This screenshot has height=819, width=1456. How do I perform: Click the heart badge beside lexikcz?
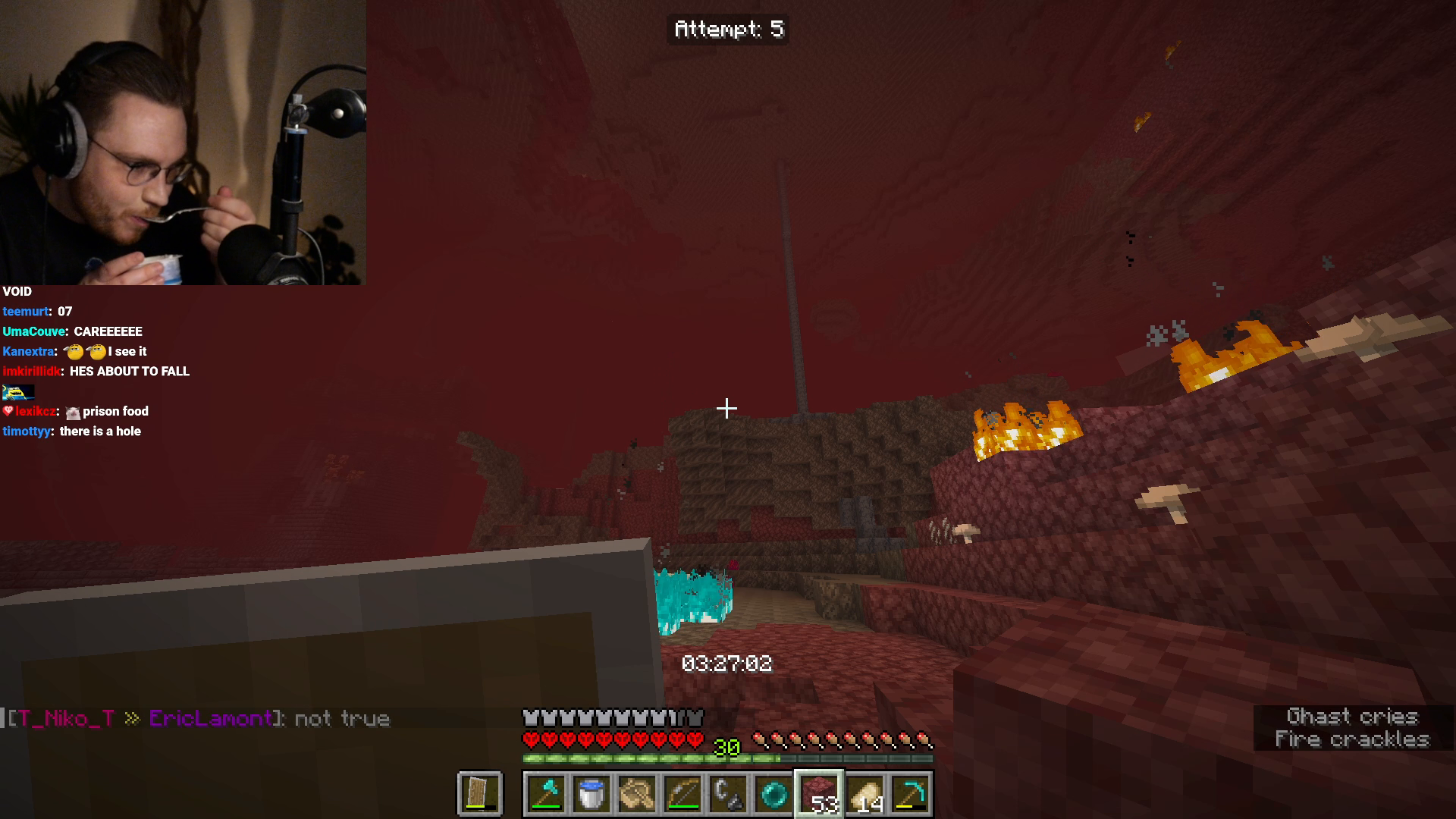8,411
